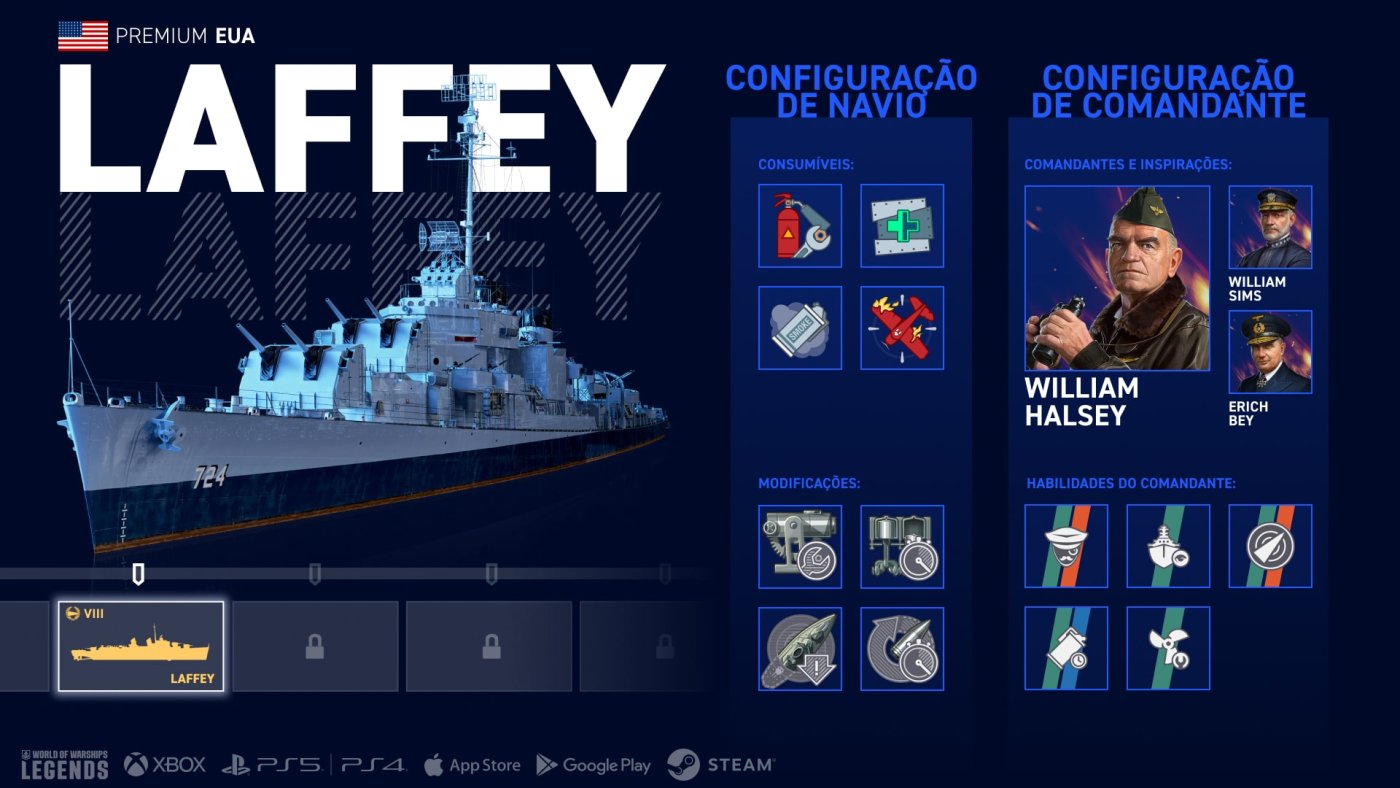Pick the circular arrow stopwatch modification

[902, 648]
